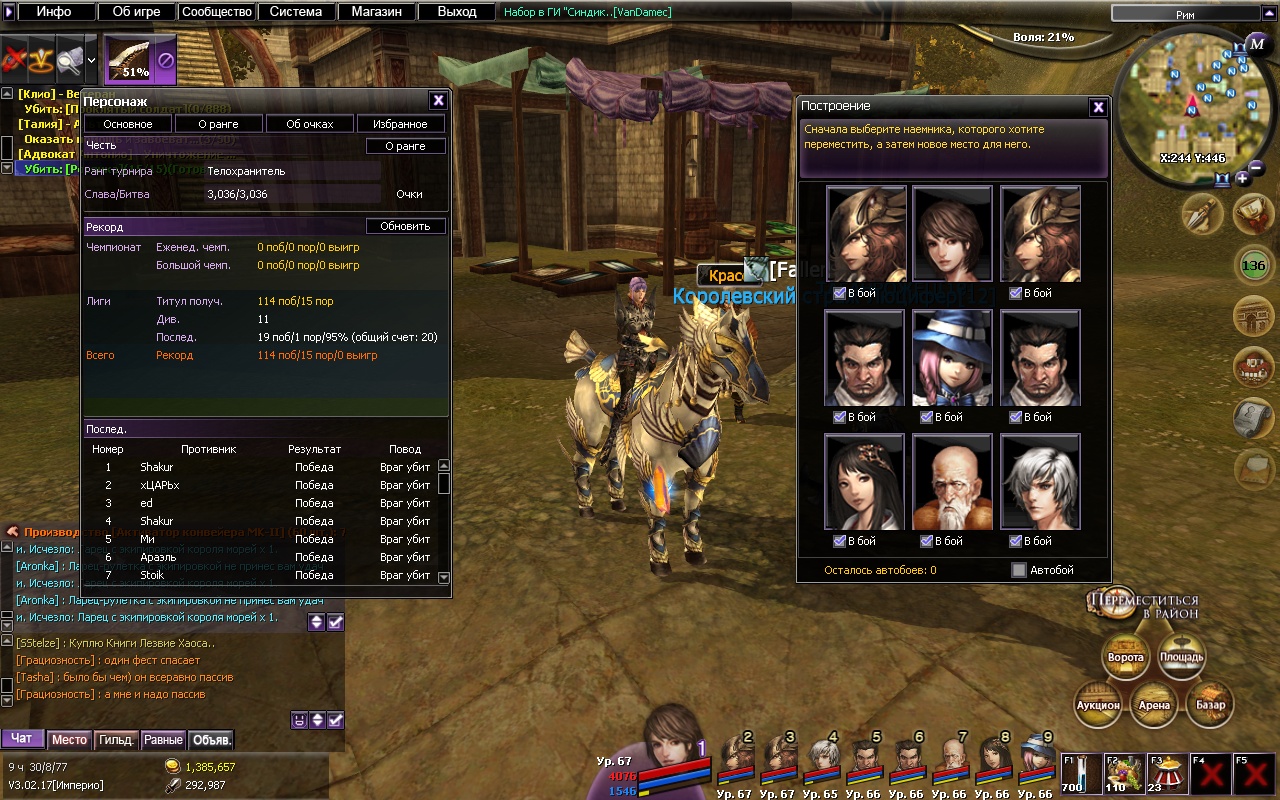Open the Избранное tab
The height and width of the screenshot is (800, 1280).
tap(400, 124)
